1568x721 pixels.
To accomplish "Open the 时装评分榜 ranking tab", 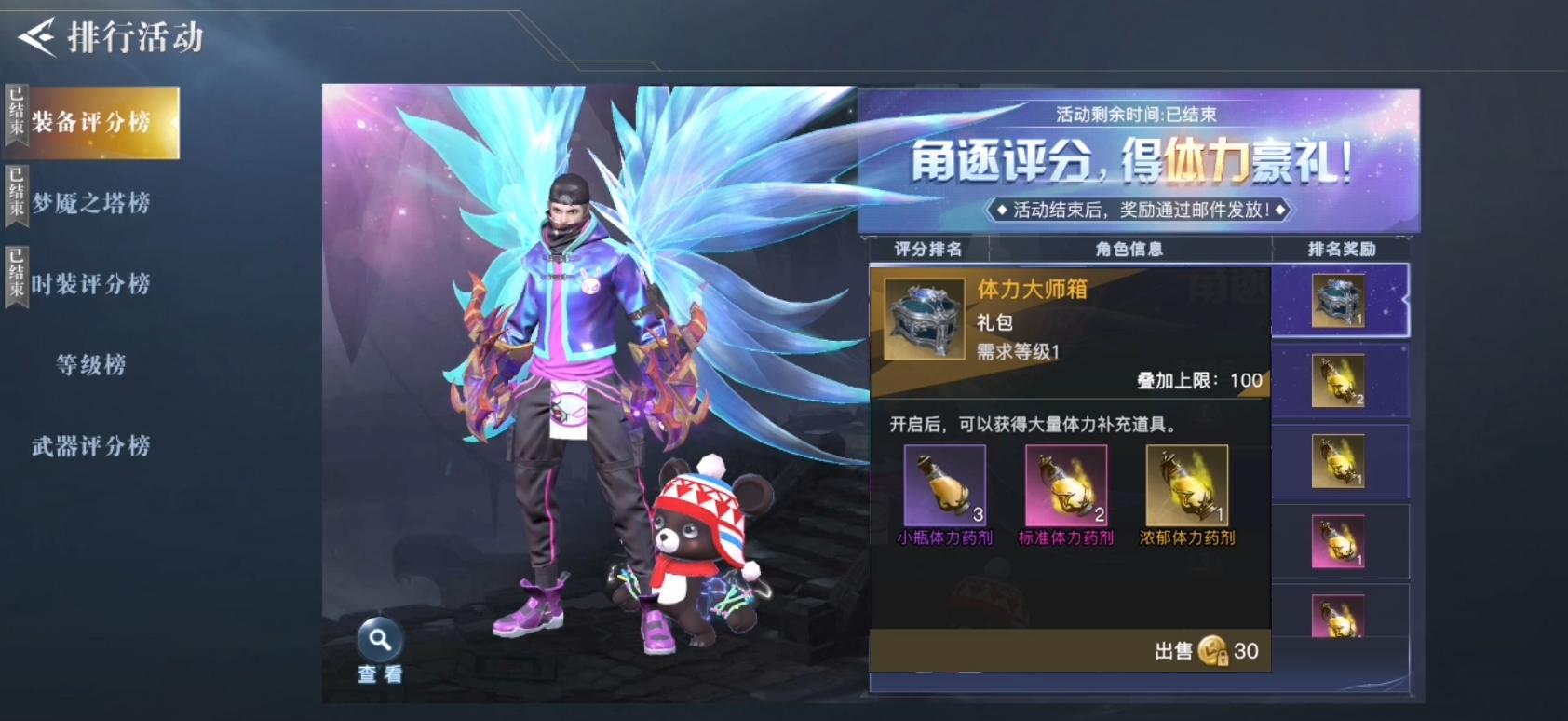I will [x=90, y=283].
